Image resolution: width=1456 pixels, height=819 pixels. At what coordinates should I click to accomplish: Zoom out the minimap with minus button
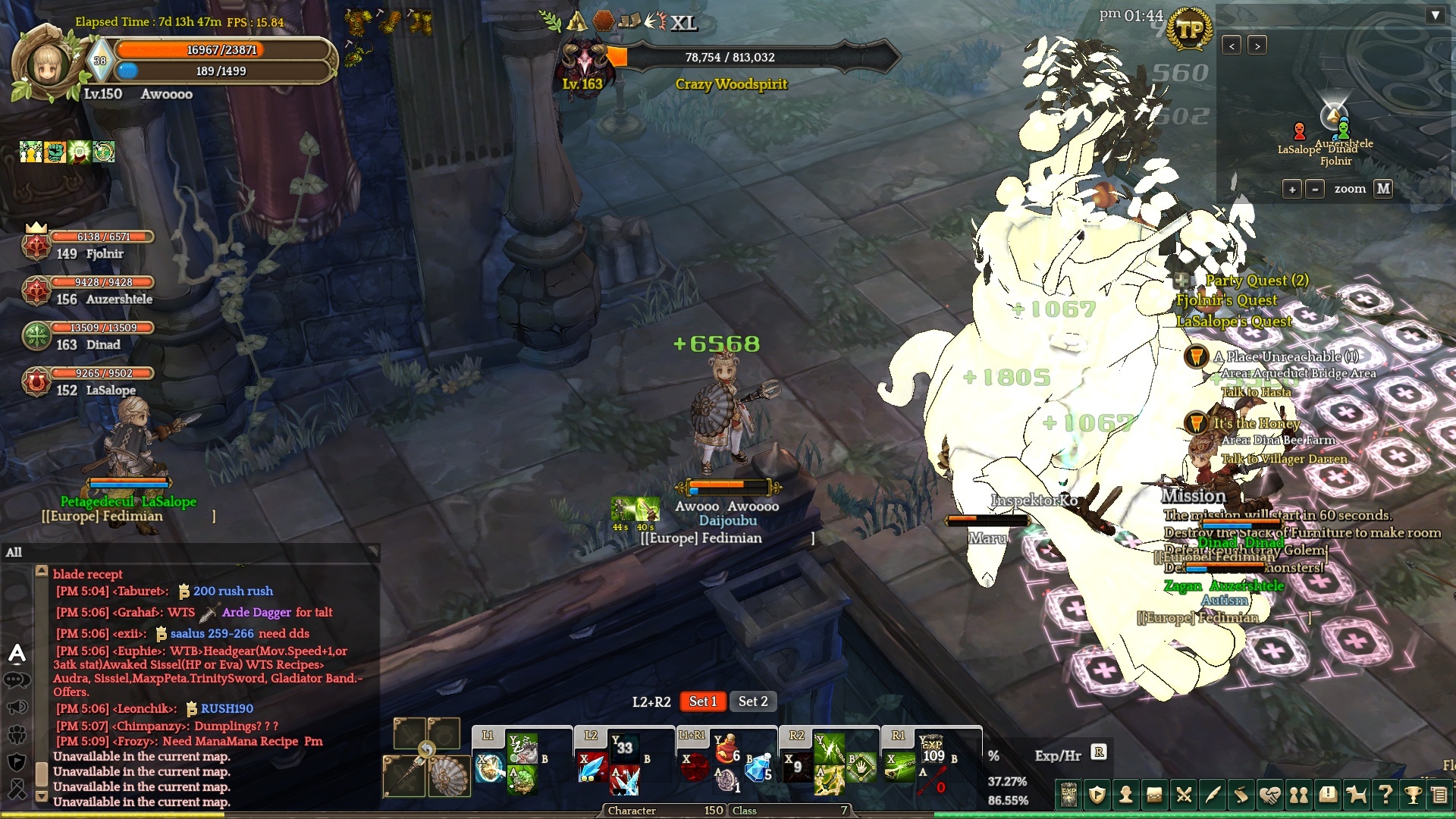1316,189
